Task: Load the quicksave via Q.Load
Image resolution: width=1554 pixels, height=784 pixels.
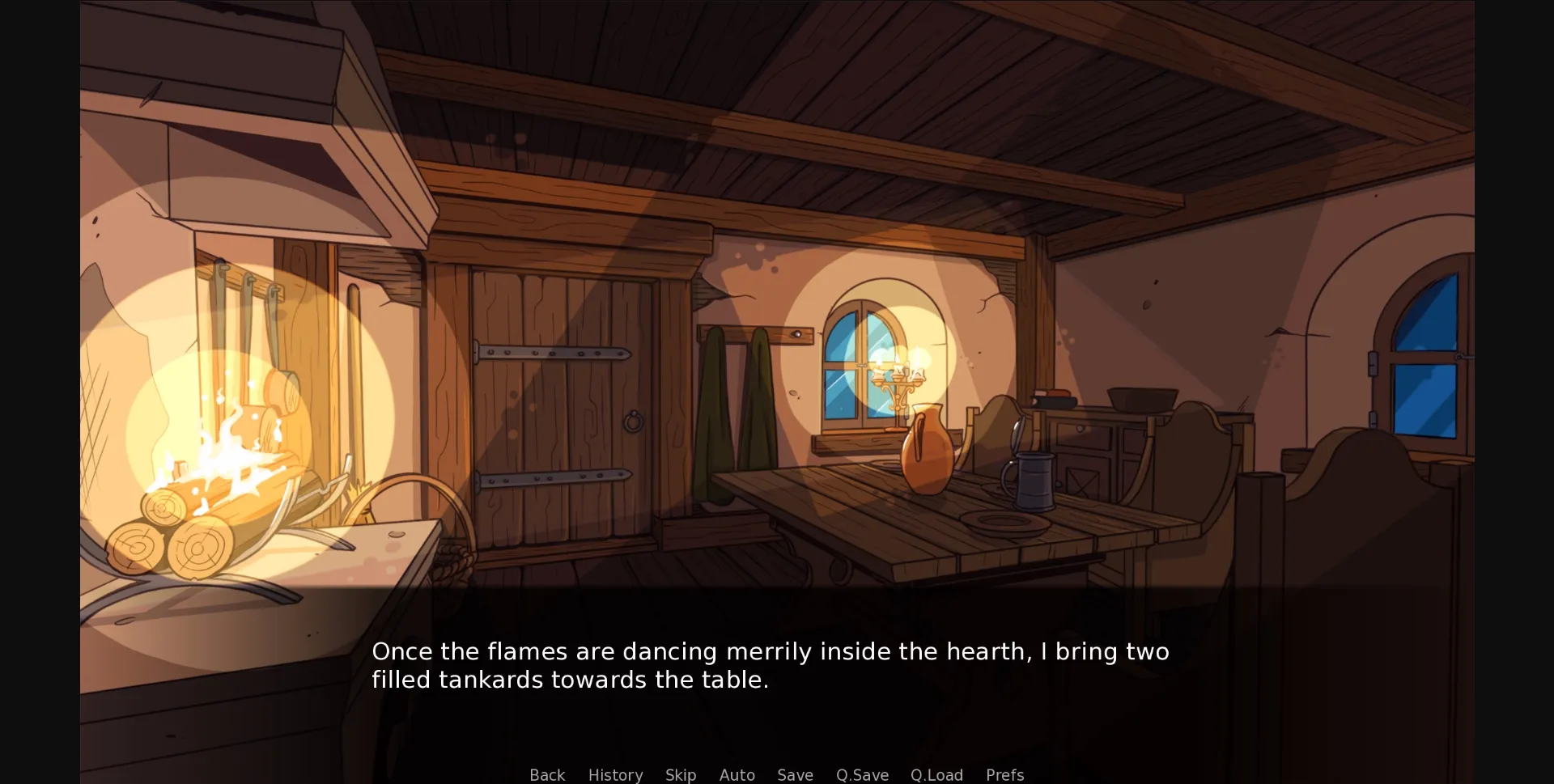Action: point(936,774)
